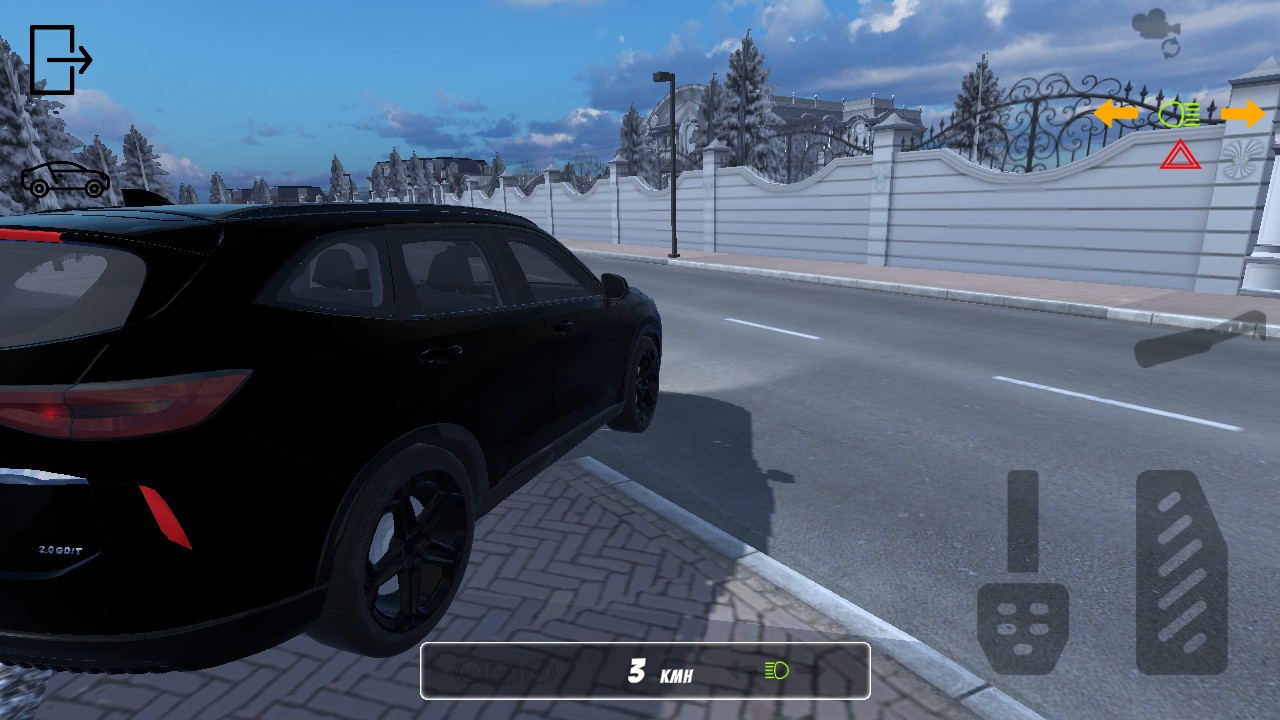Screen dimensions: 1280x720
Task: Turn on the red hazard lights triangle
Action: (x=1180, y=155)
